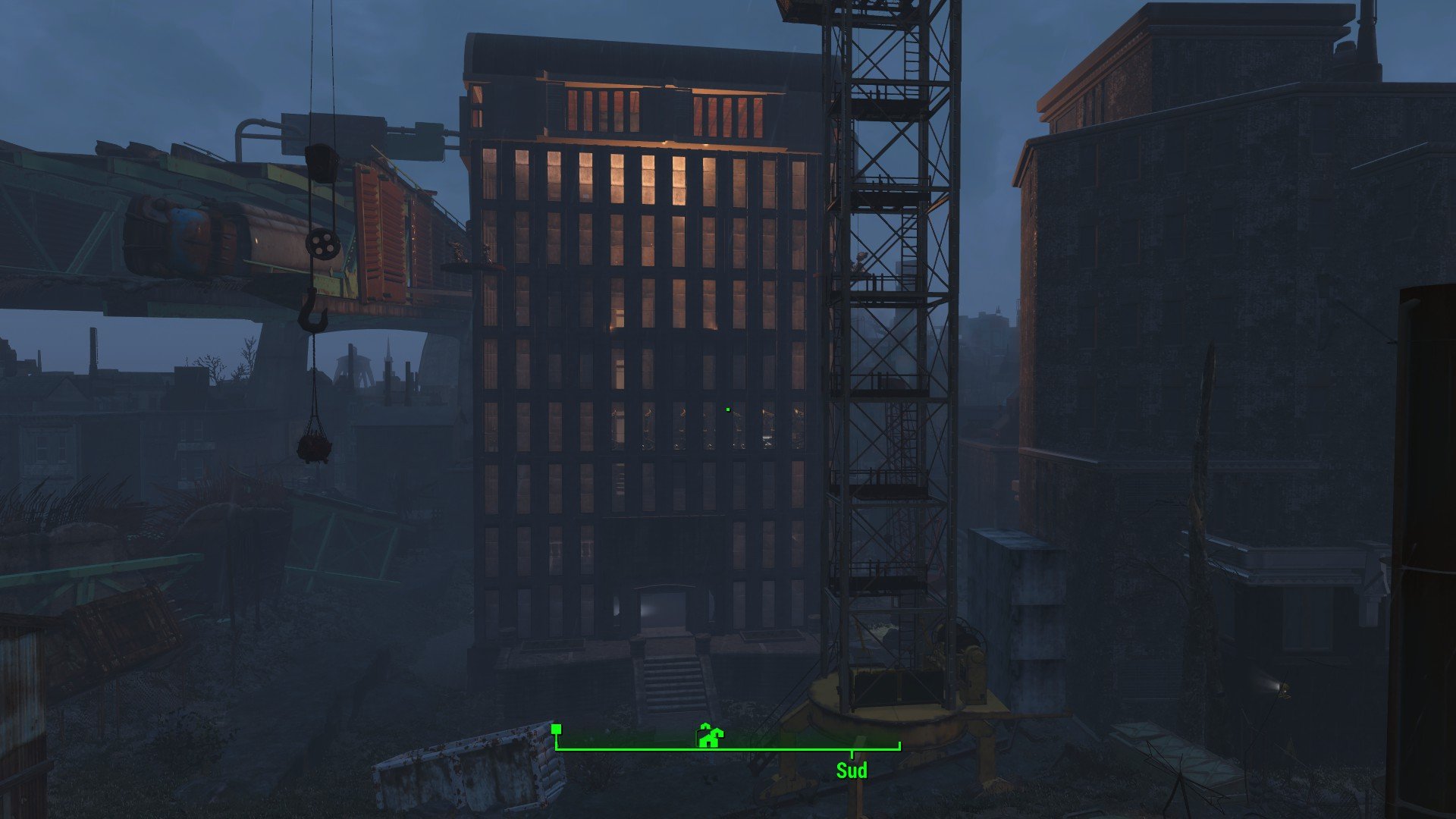The height and width of the screenshot is (819, 1456).
Task: Select the green square marker on compass
Action: (557, 730)
